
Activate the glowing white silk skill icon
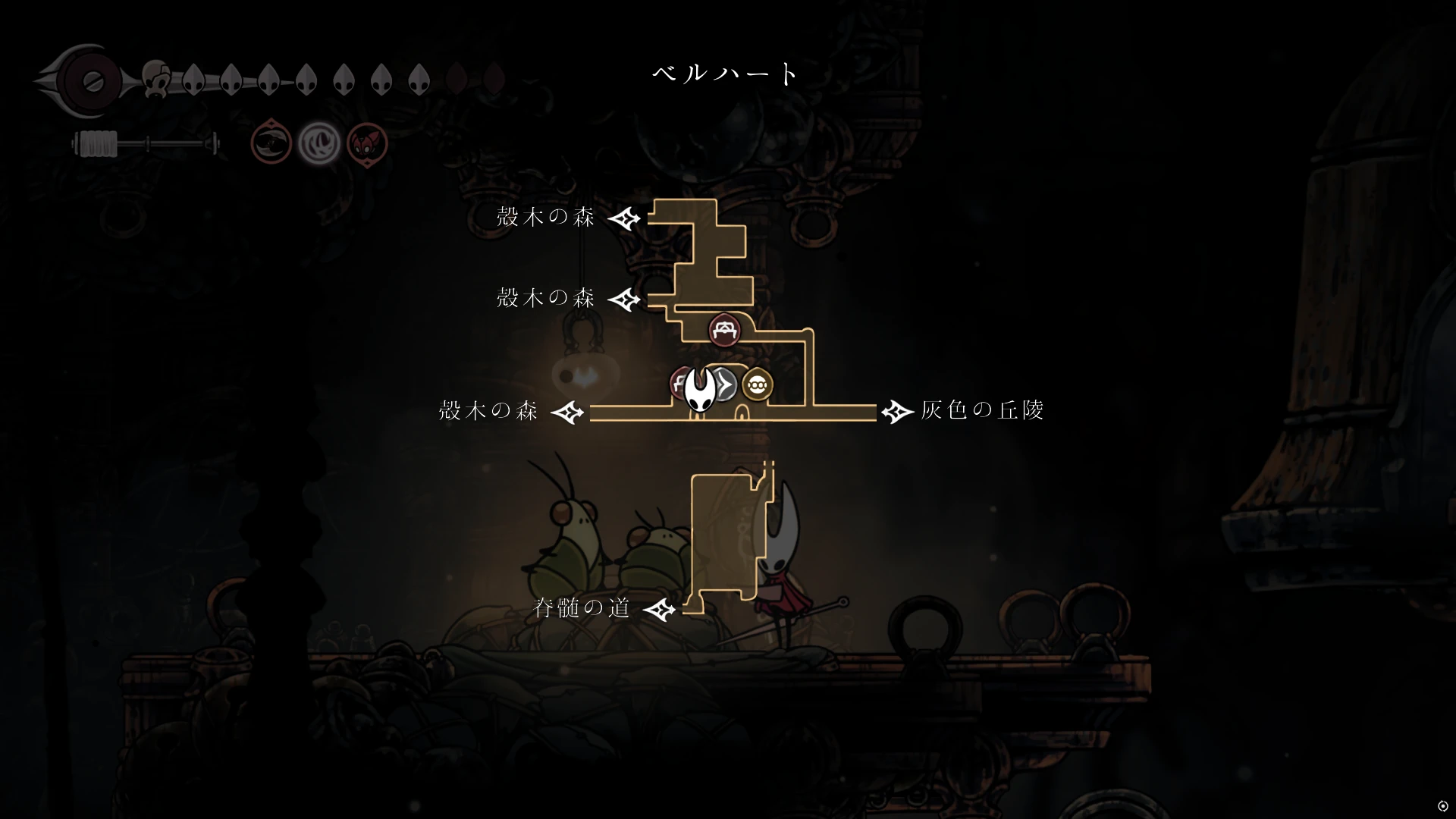318,143
